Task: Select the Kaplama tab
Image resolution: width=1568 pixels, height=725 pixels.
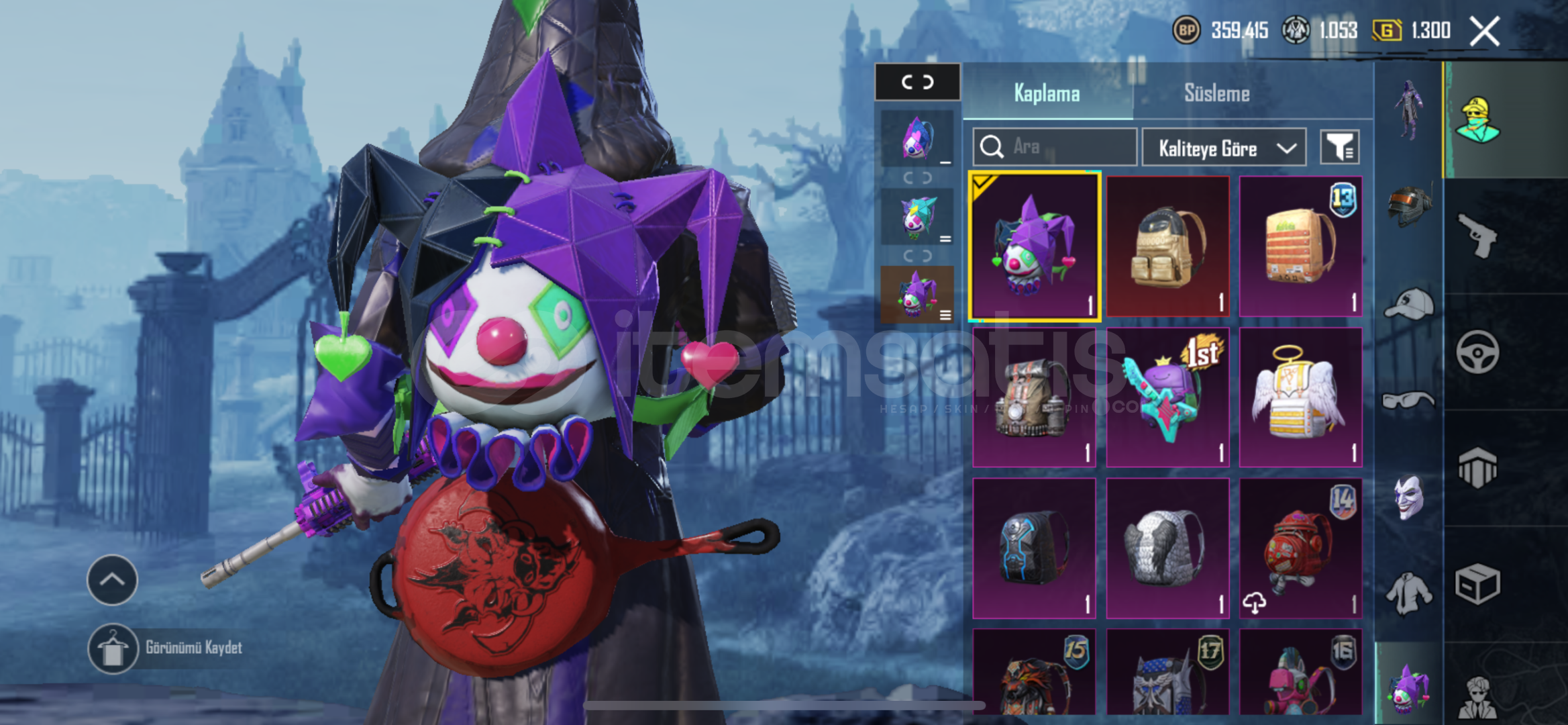Action: click(1047, 93)
